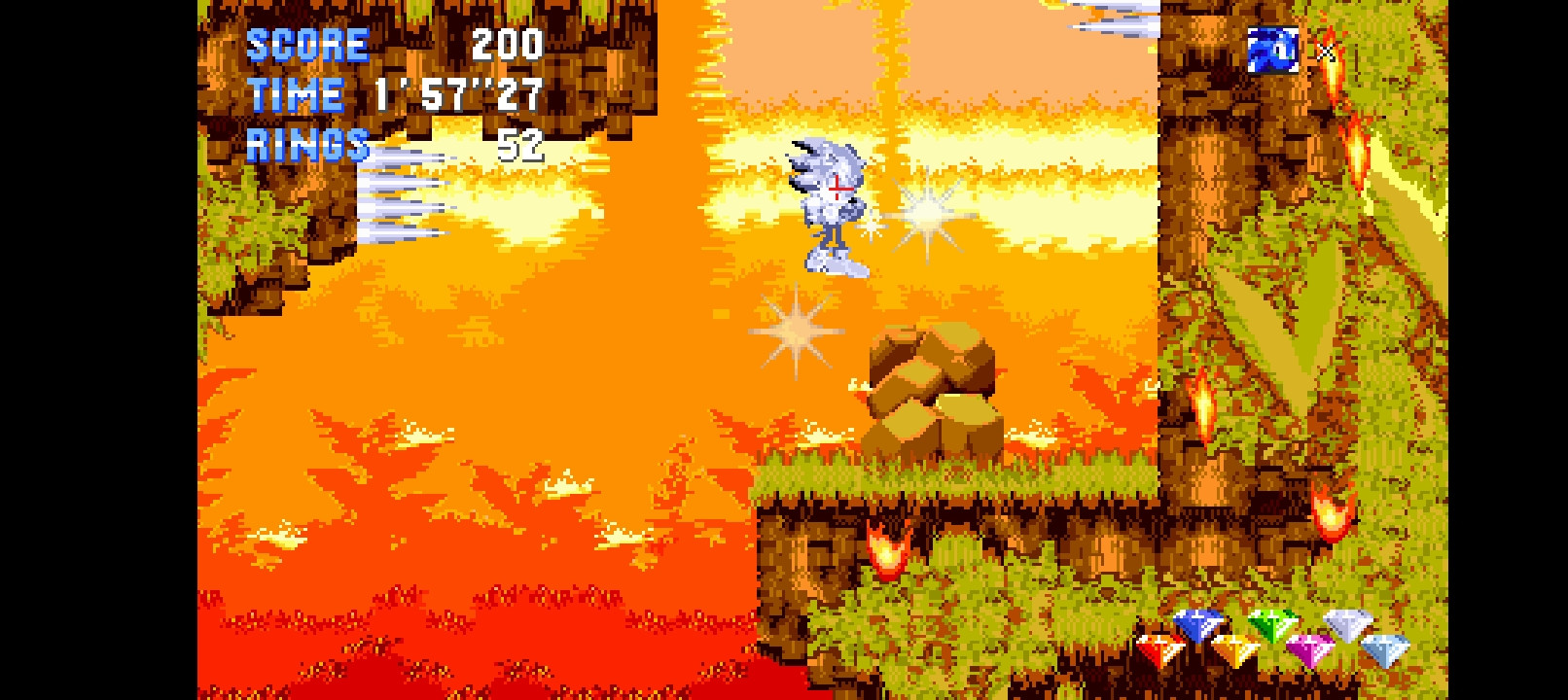Click the light blue Chaos Emerald
This screenshot has width=1568, height=700.
tap(1383, 648)
